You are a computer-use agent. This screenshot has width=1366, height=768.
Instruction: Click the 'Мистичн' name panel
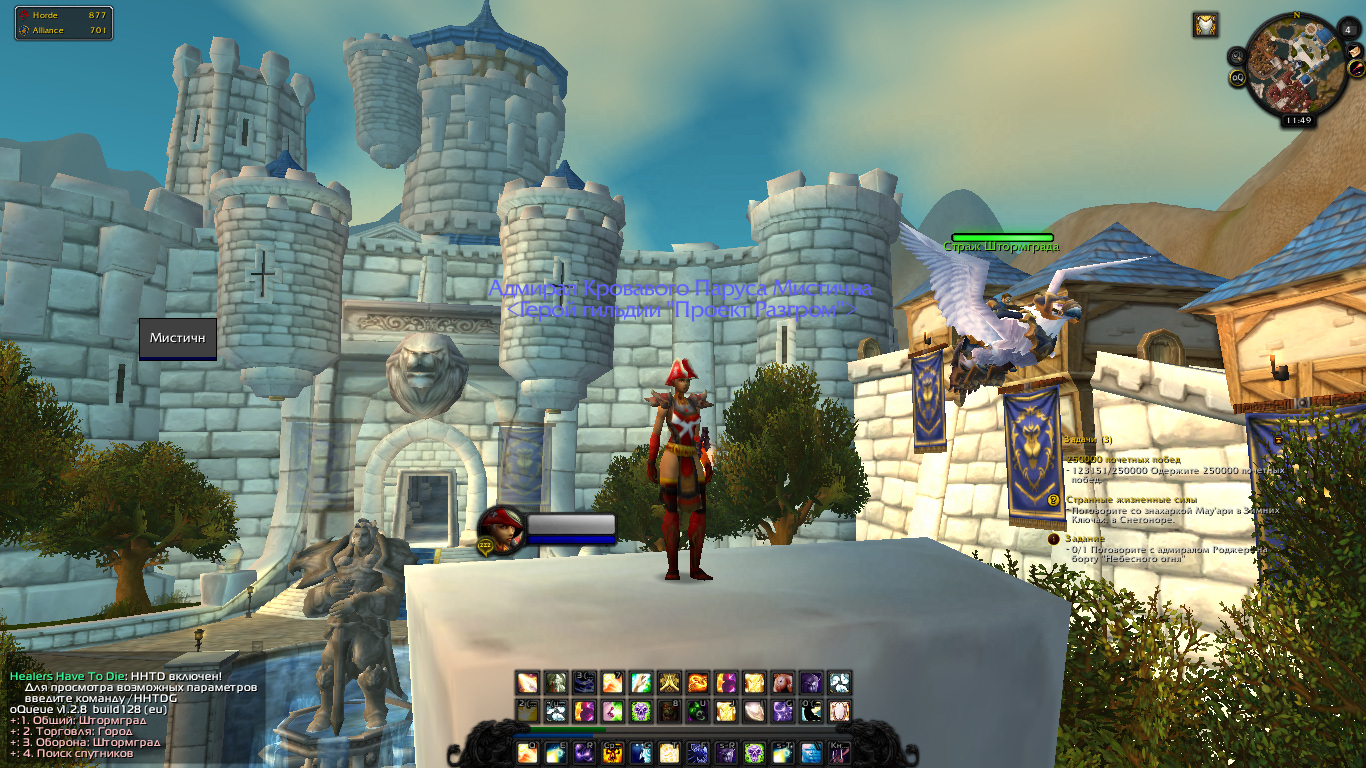[178, 338]
